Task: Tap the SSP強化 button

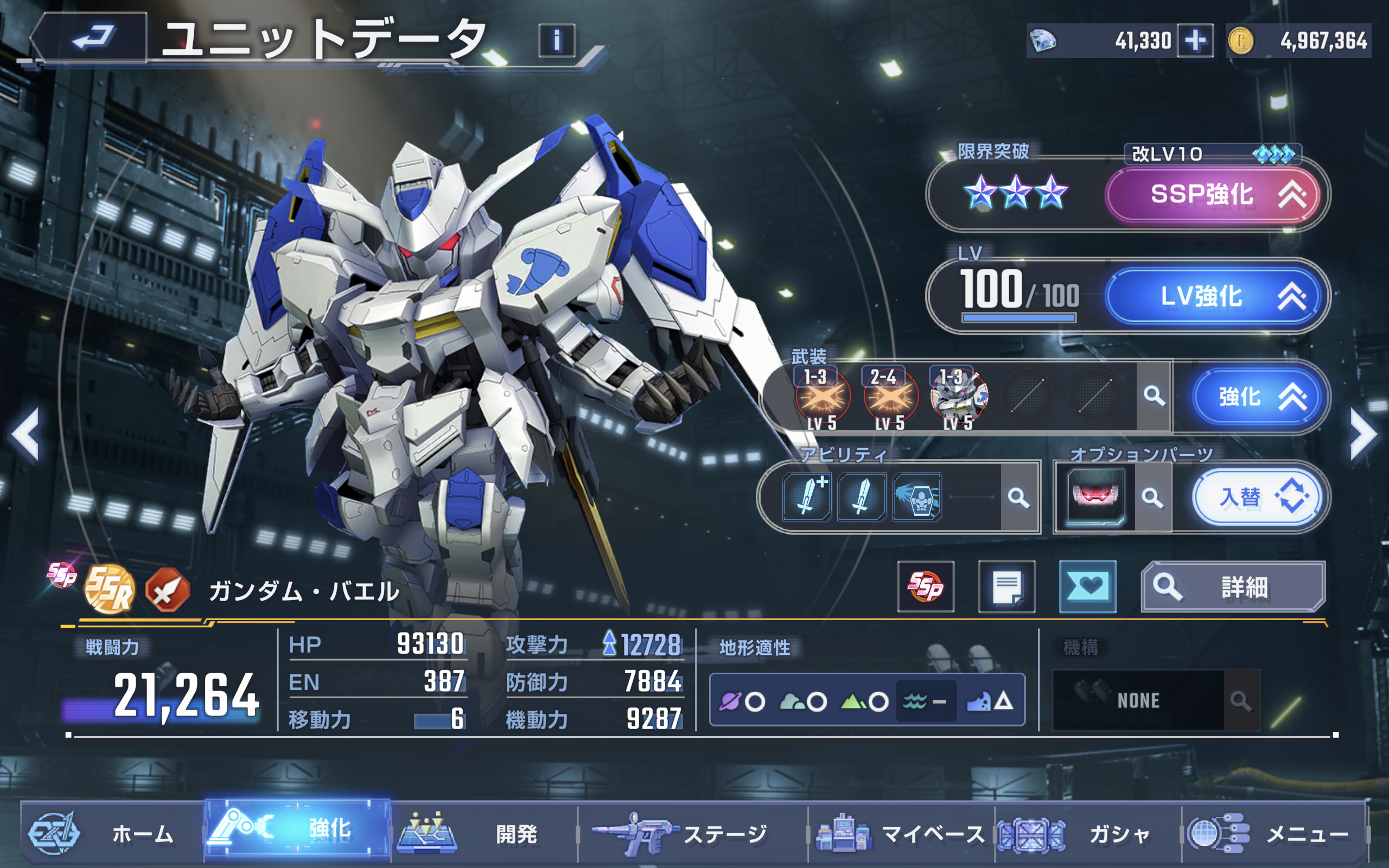Action: (1212, 195)
